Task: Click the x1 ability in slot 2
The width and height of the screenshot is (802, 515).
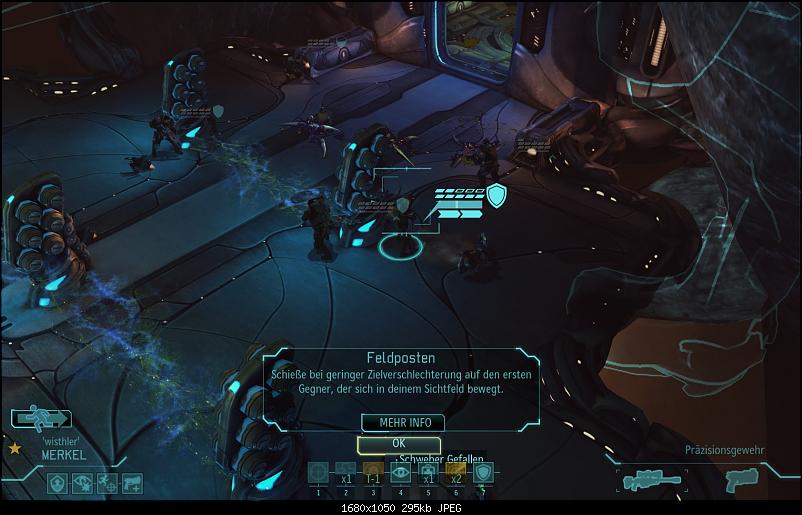Action: pyautogui.click(x=345, y=473)
